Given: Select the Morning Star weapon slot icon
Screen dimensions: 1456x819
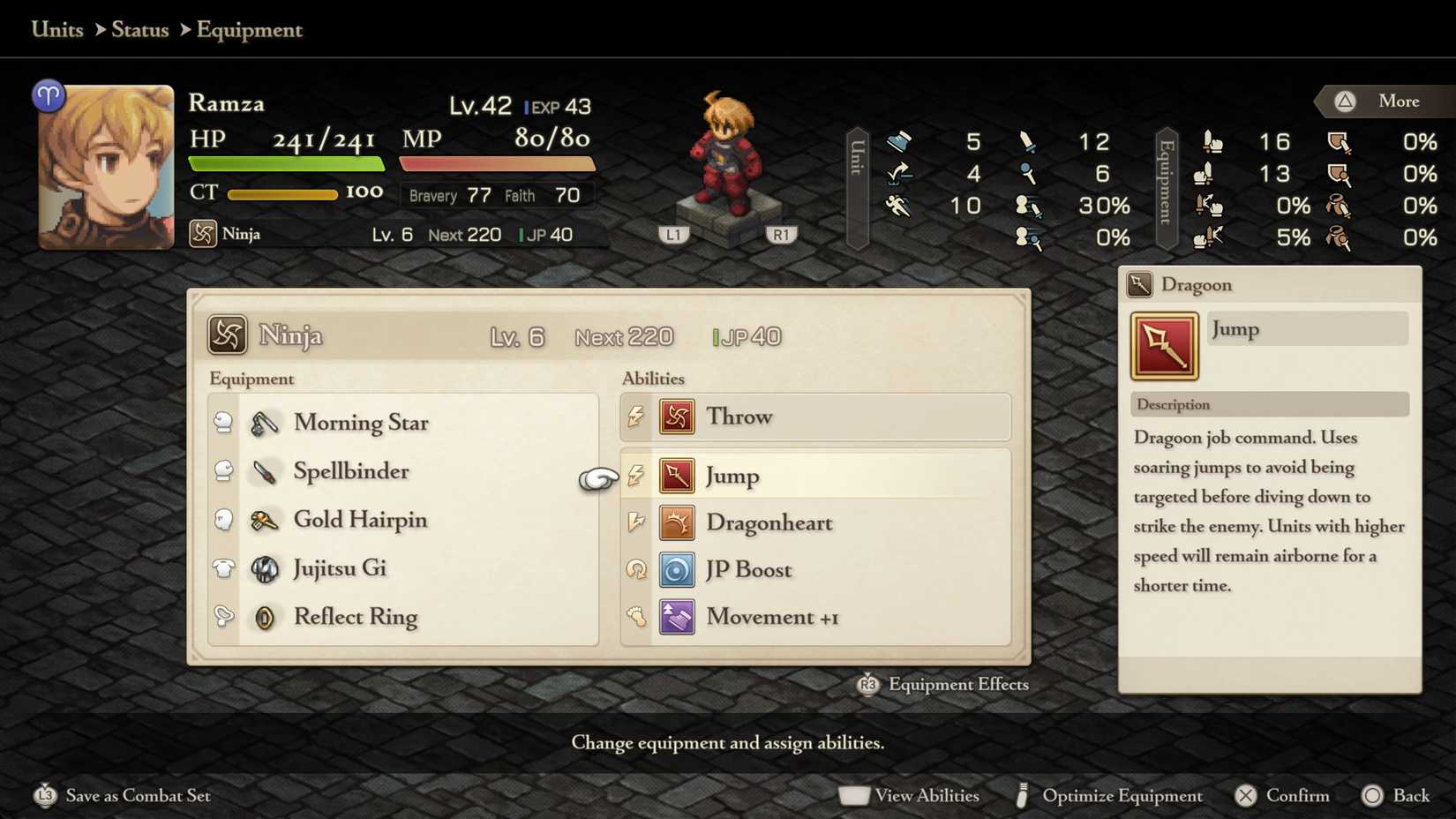Looking at the screenshot, I should point(265,424).
